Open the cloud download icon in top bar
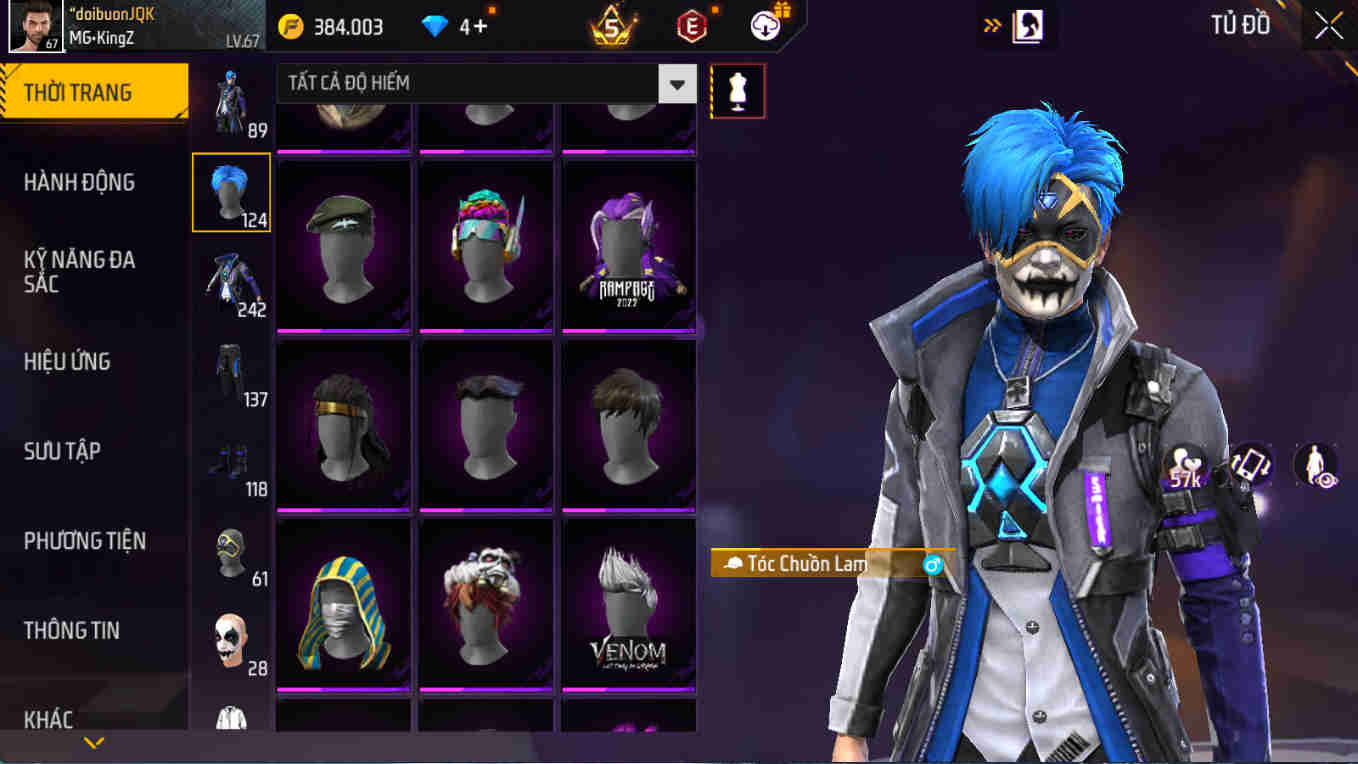Screen dimensions: 1358x764 (x=764, y=26)
